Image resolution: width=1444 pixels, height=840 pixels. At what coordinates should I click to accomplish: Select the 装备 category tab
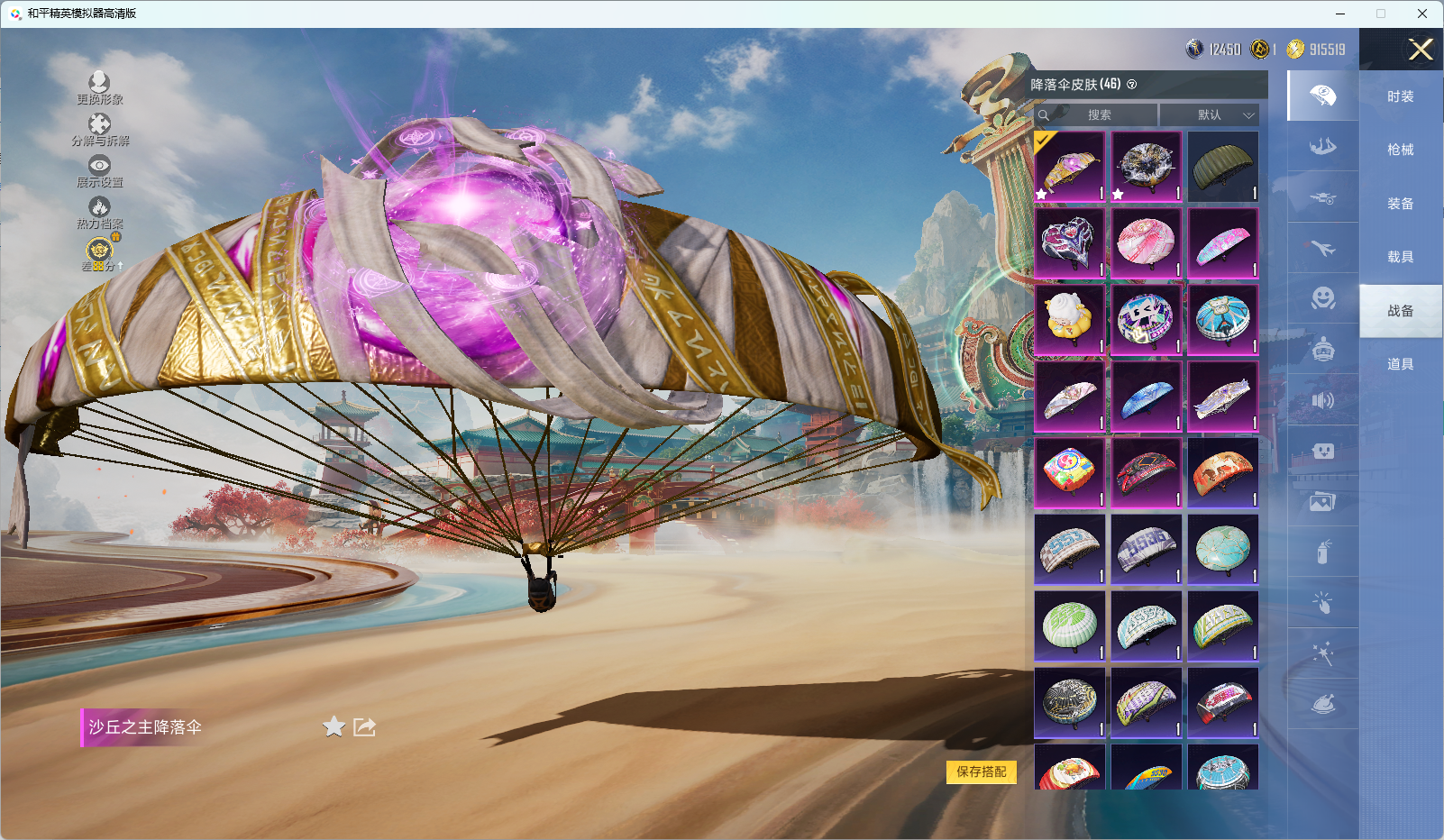(1400, 204)
